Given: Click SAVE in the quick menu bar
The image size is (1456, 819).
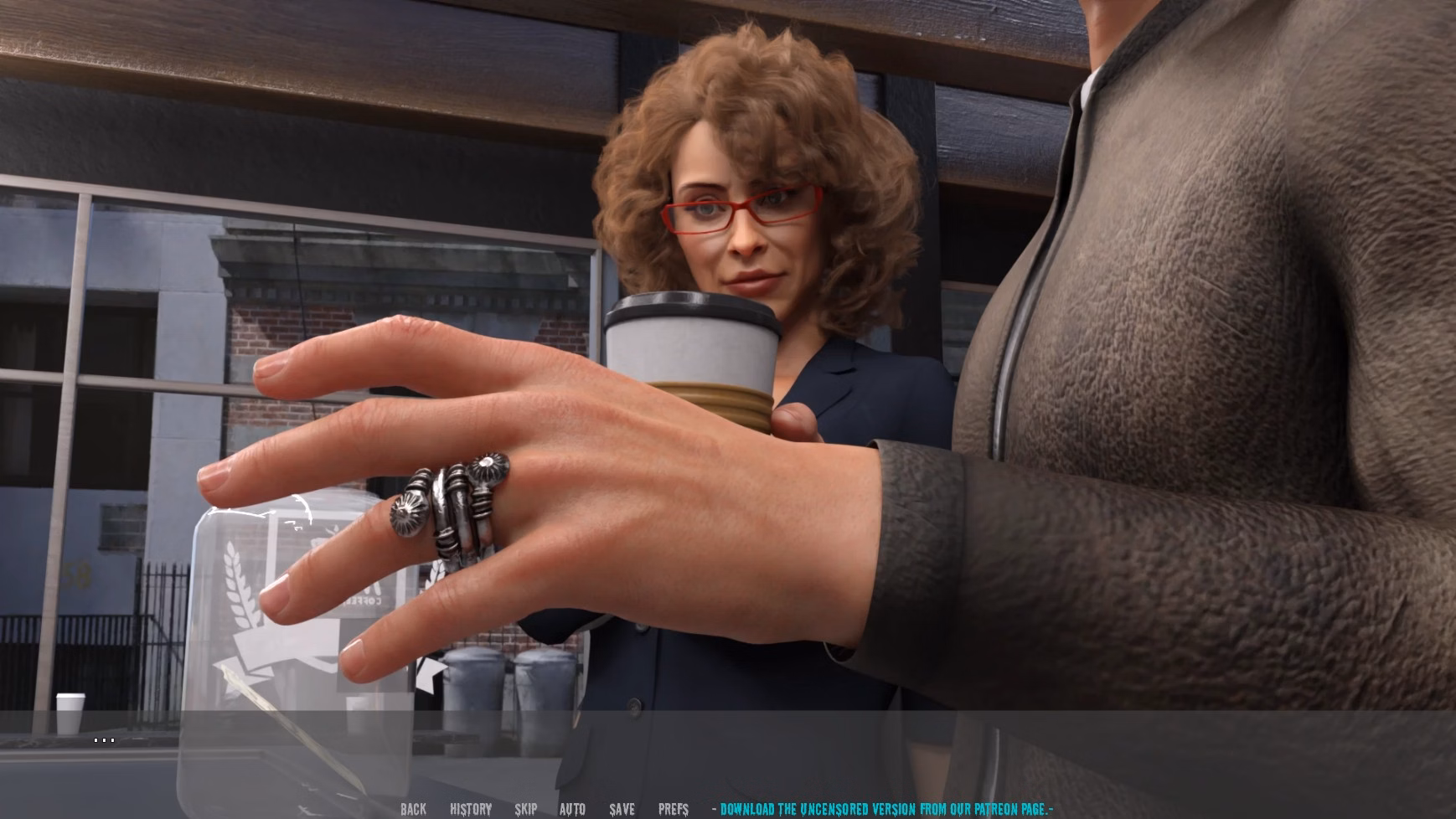Looking at the screenshot, I should pos(621,809).
